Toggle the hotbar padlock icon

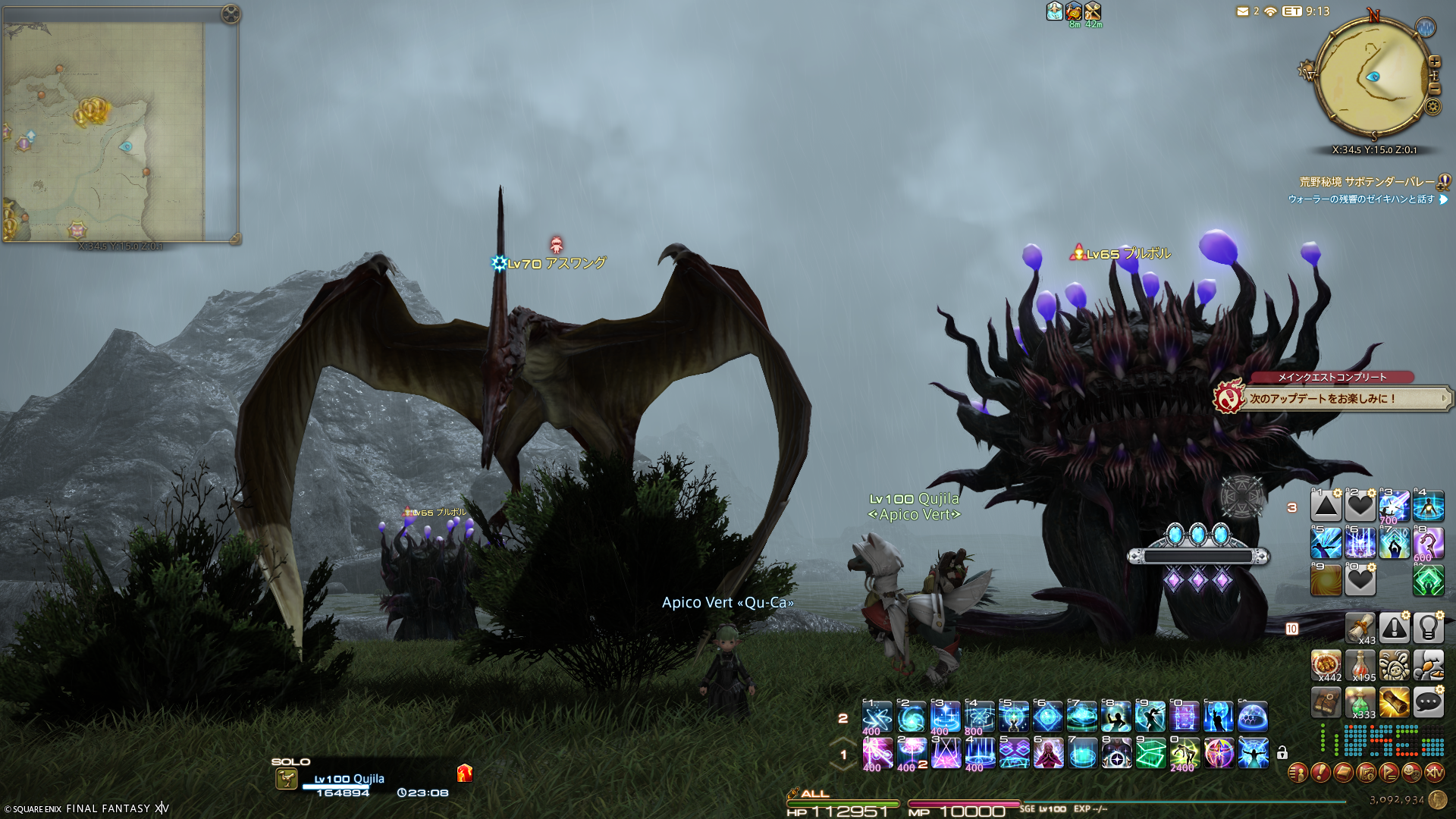(x=1282, y=753)
